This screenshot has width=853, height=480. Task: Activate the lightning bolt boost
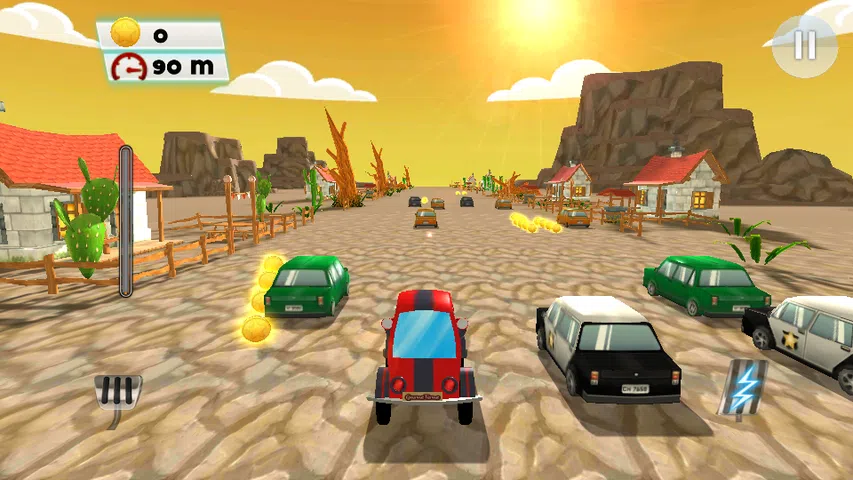point(742,387)
